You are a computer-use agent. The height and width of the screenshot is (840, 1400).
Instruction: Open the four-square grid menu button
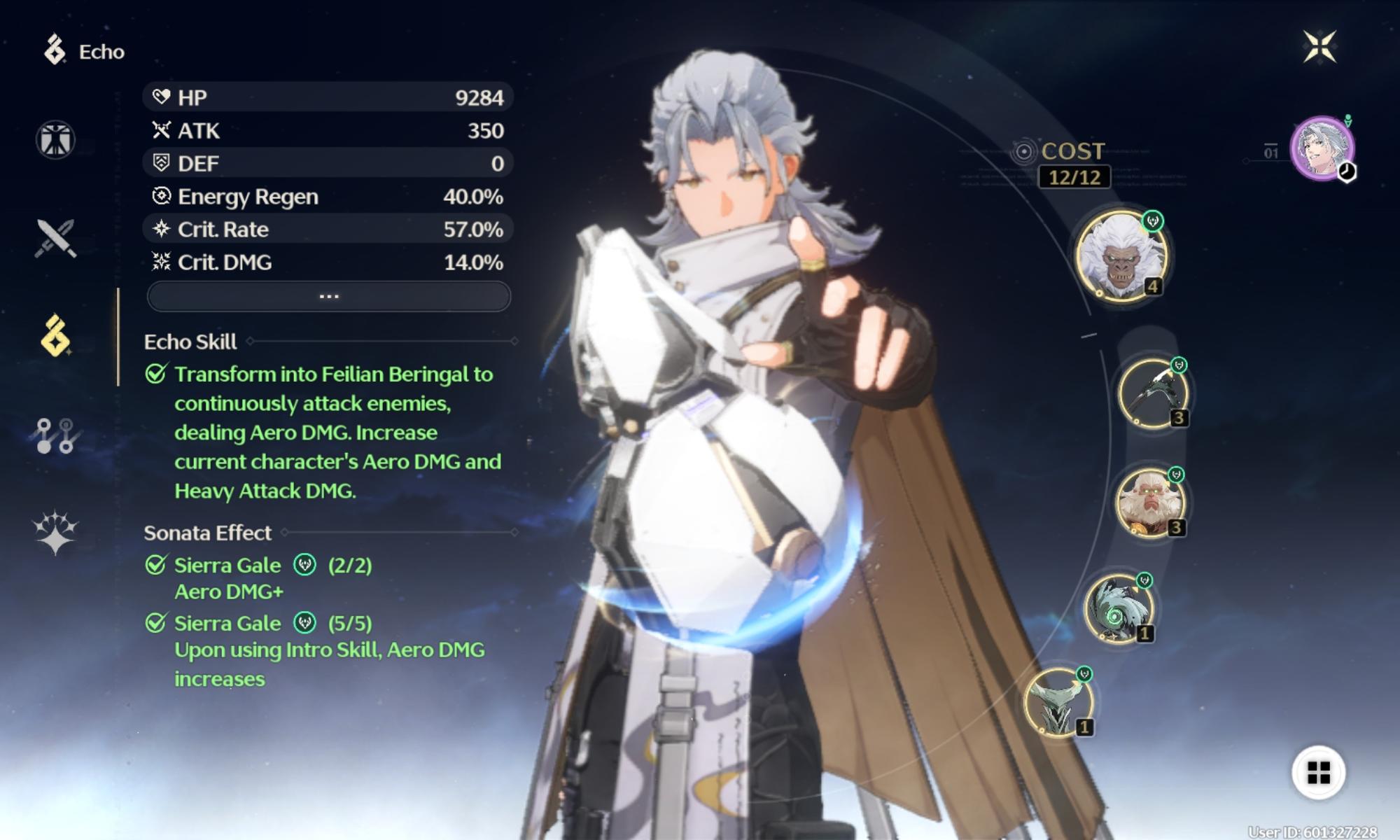(1318, 773)
